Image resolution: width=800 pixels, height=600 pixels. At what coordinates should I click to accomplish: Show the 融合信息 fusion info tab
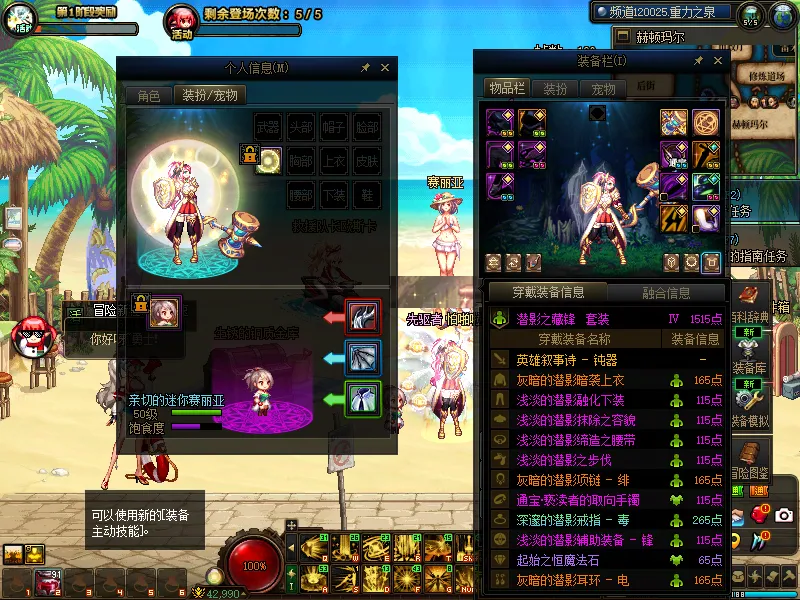point(665,293)
